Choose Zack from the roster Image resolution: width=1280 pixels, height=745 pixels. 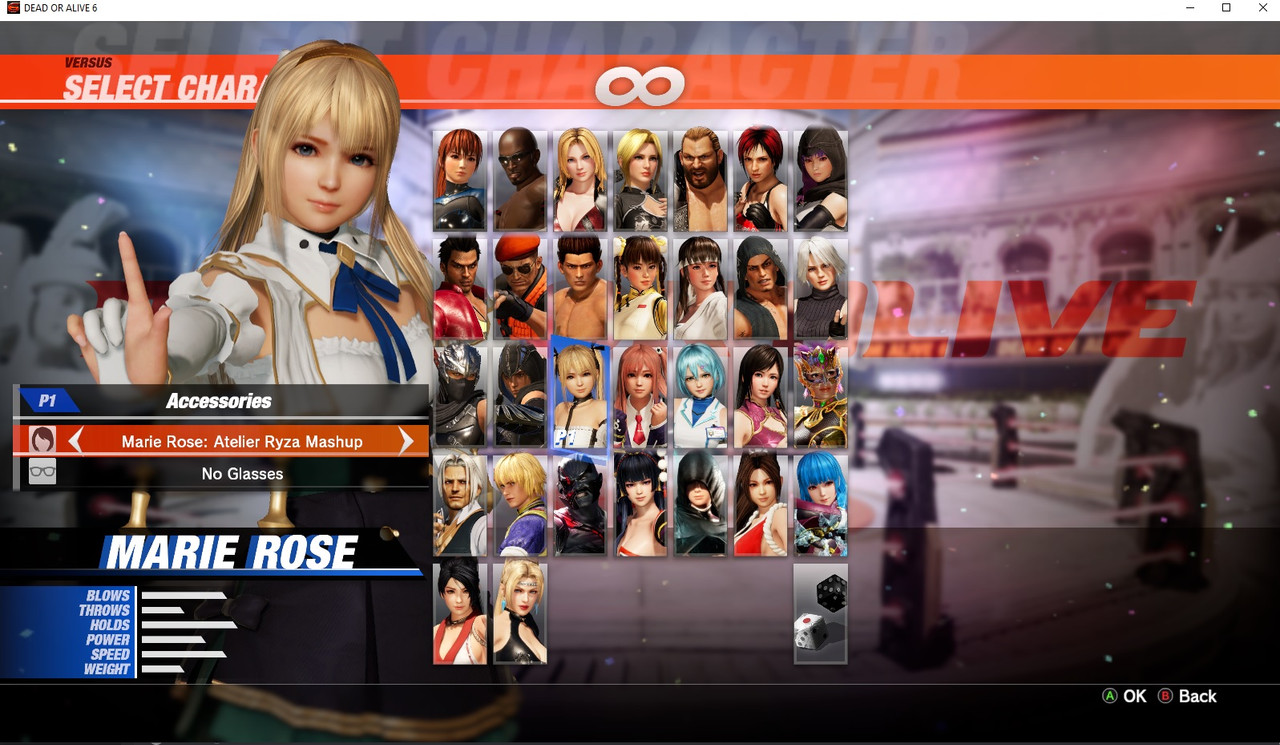(520, 180)
